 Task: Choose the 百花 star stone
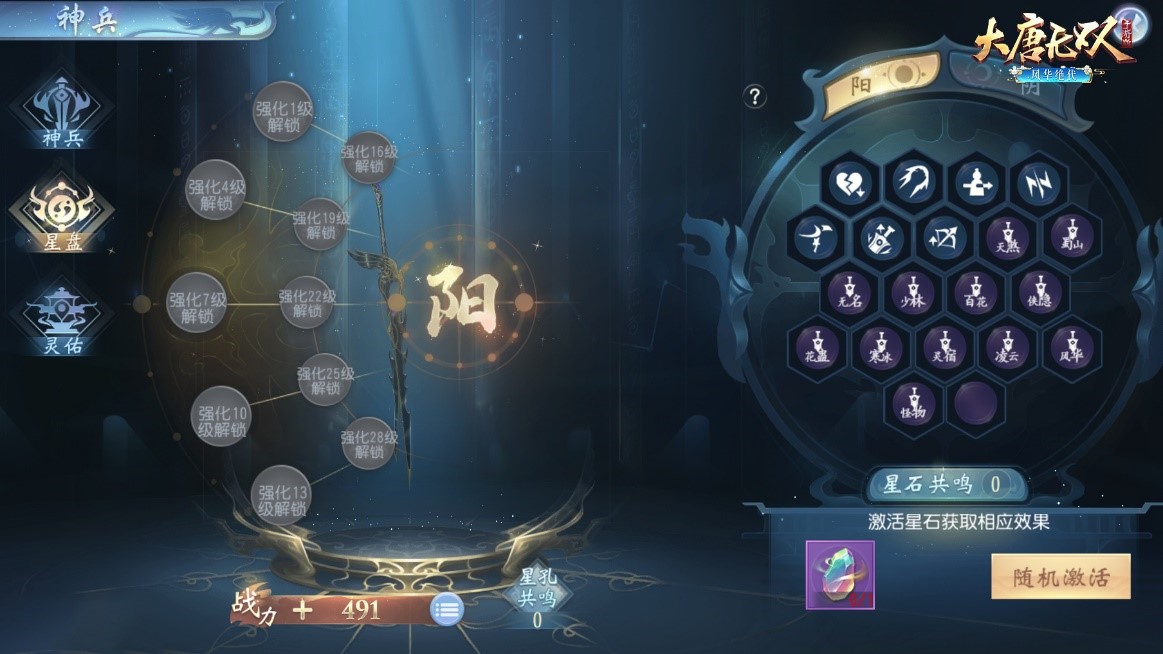pos(975,293)
